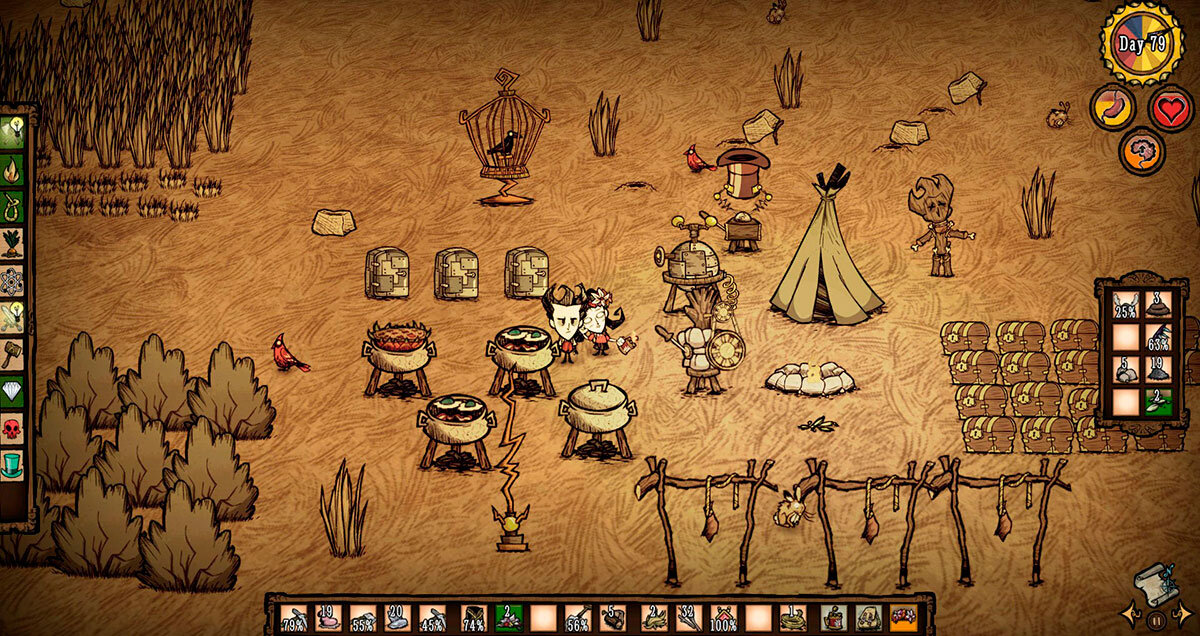Pause the game
1200x636 pixels.
(1157, 621)
